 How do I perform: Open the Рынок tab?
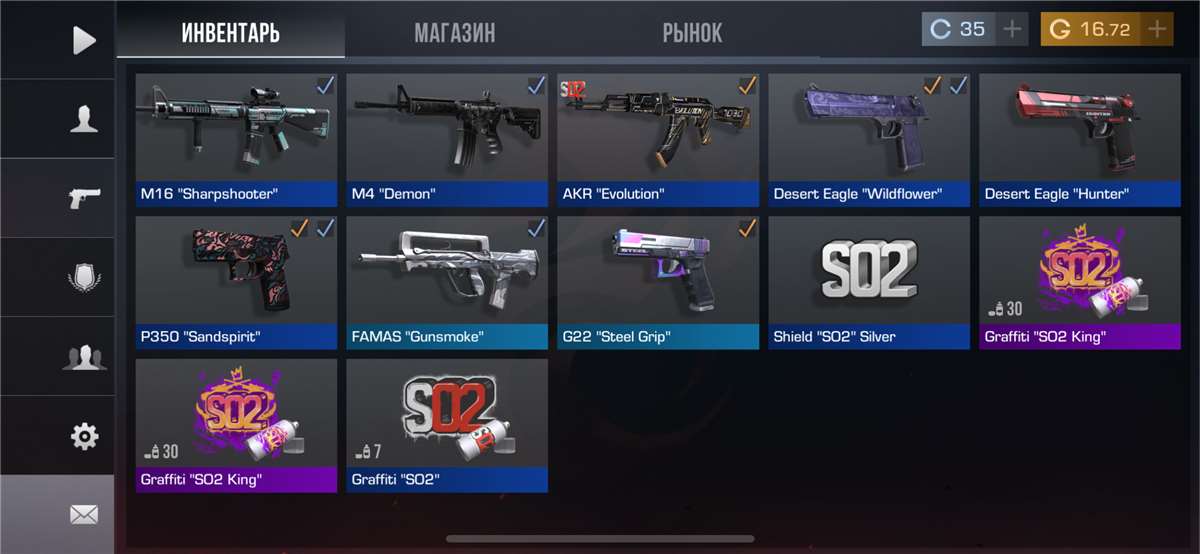[x=692, y=32]
